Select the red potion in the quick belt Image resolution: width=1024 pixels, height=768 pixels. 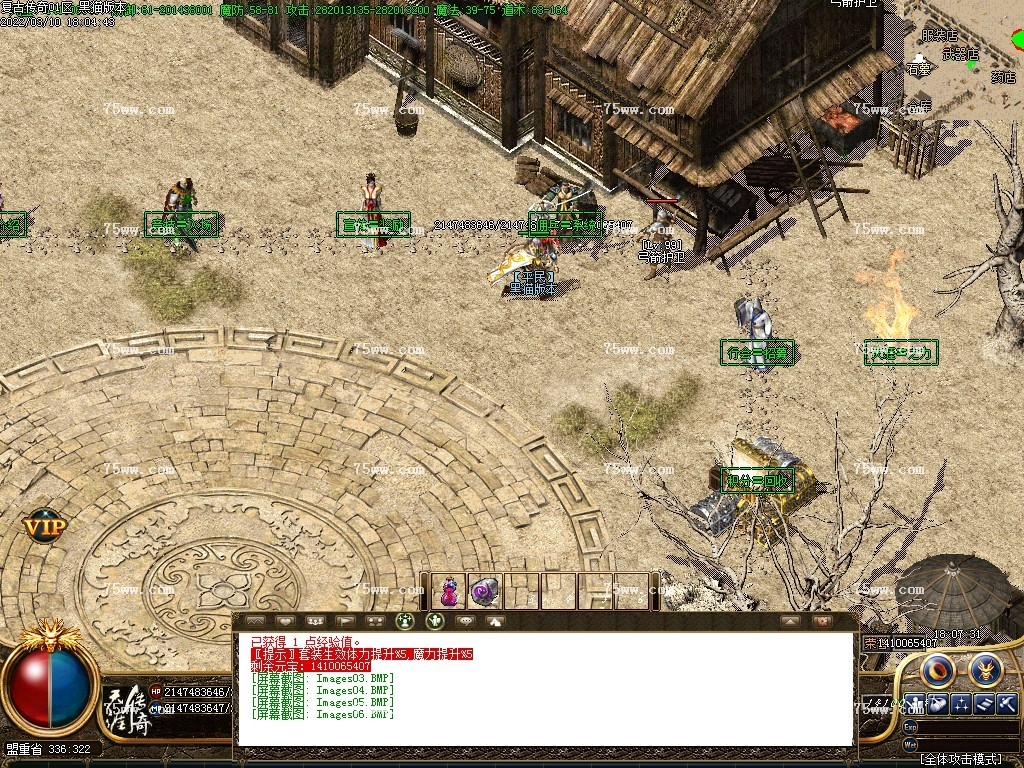[449, 592]
